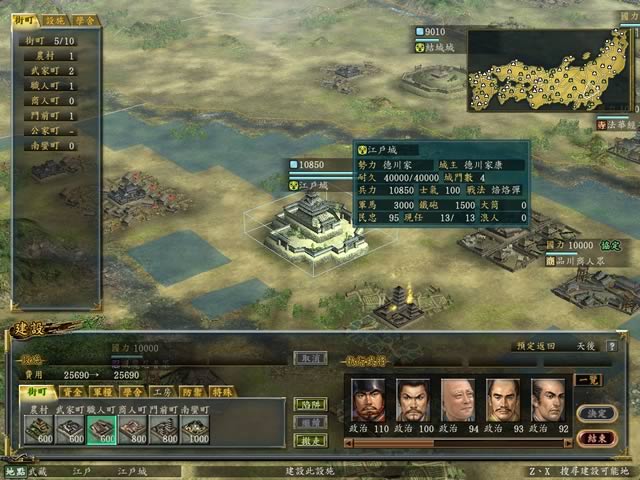
Task: Pick the bald officer with 政治 94
Action: coord(458,403)
